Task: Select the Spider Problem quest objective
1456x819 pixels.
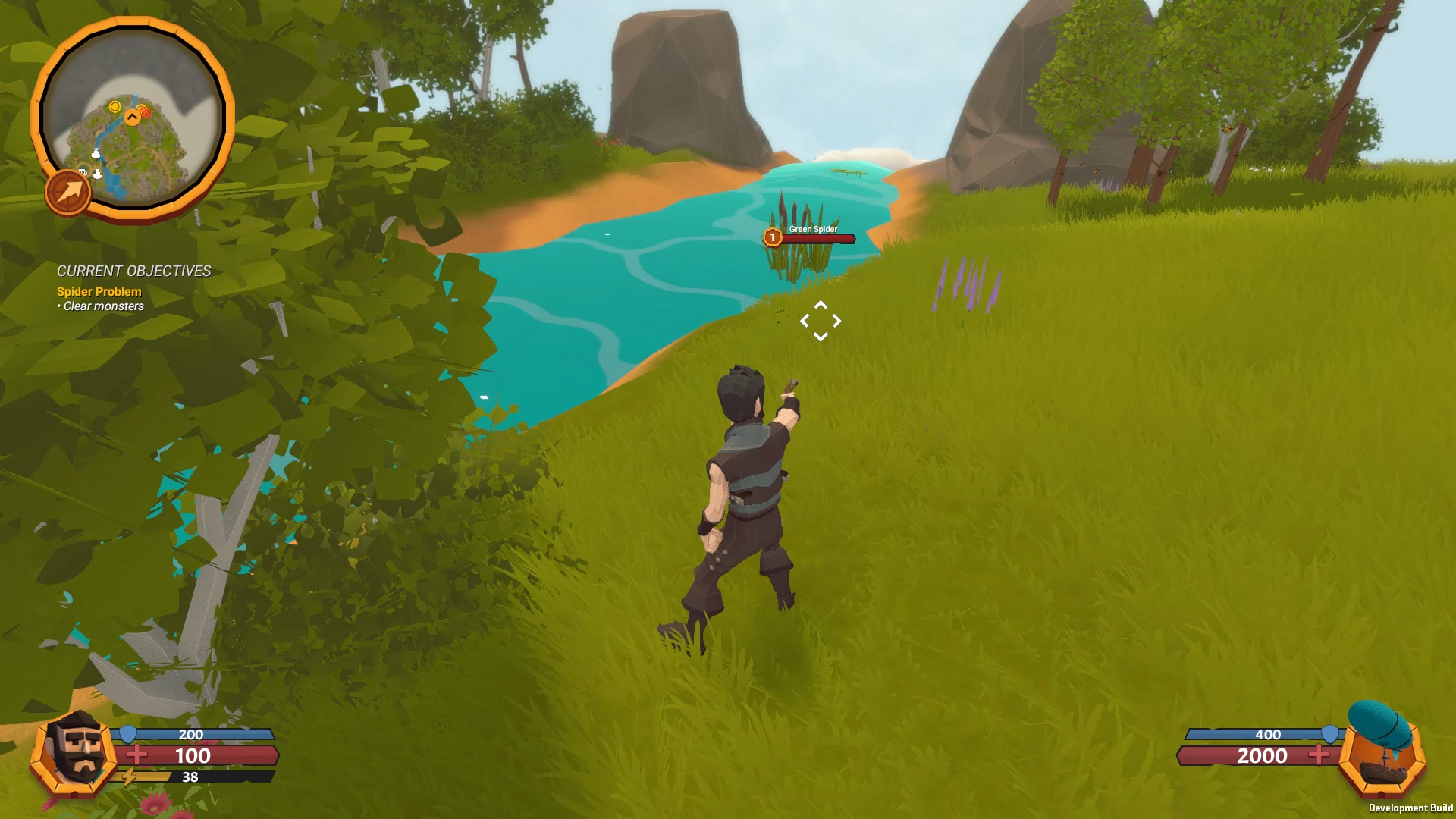Action: click(99, 291)
